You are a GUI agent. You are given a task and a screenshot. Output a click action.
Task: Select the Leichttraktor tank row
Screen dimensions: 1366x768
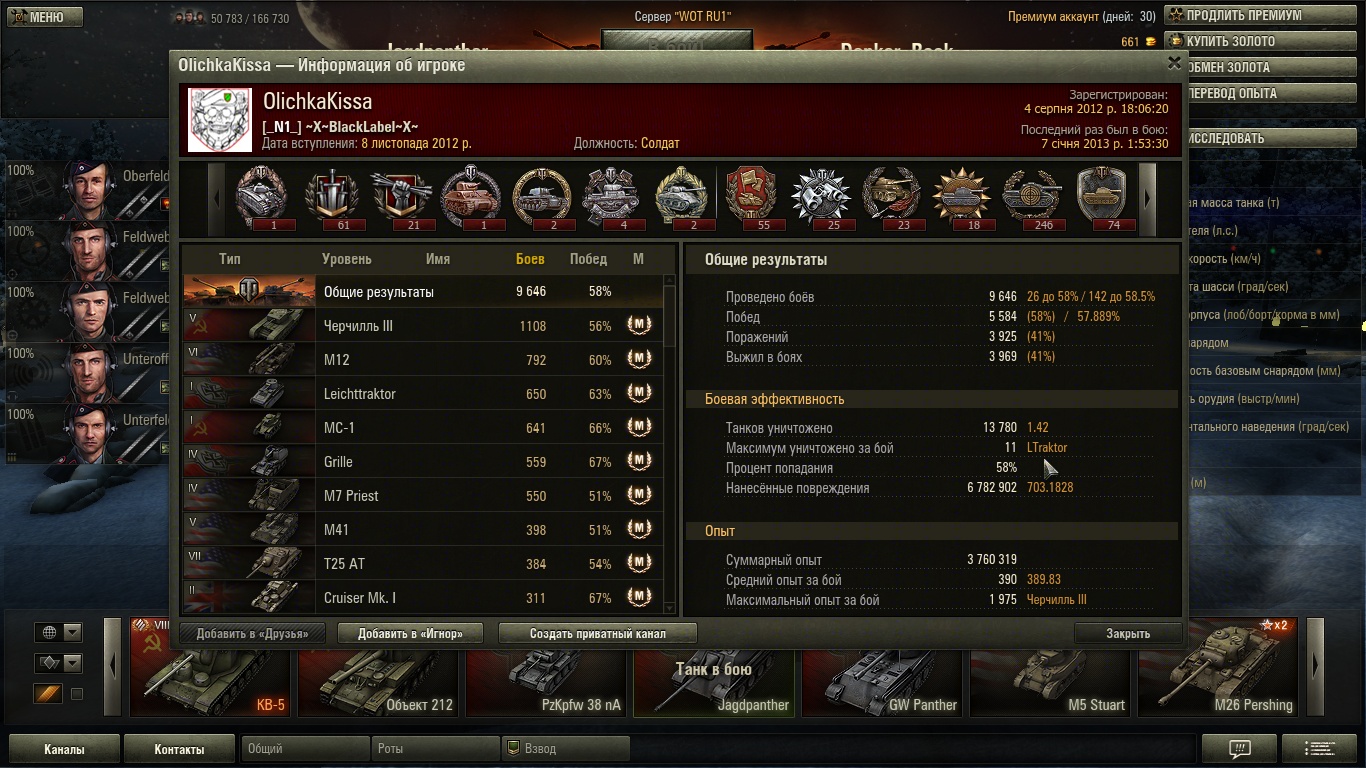point(420,394)
